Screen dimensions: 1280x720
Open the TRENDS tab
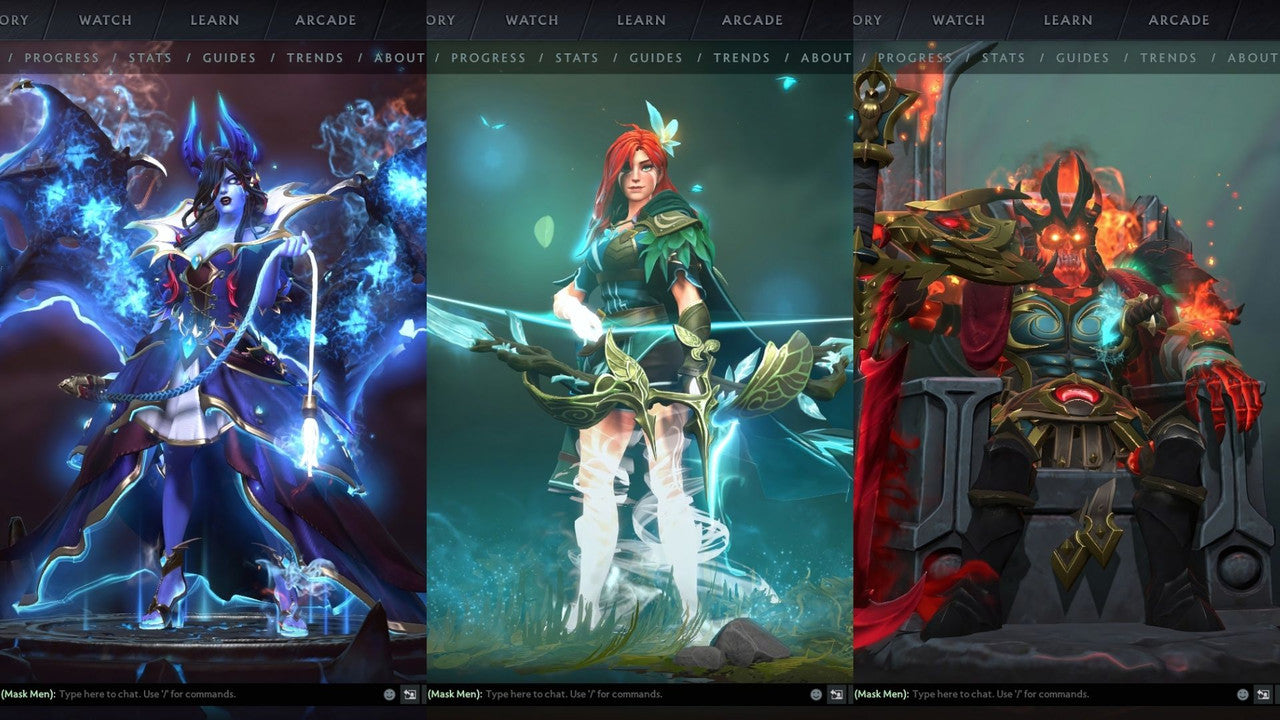(x=315, y=58)
